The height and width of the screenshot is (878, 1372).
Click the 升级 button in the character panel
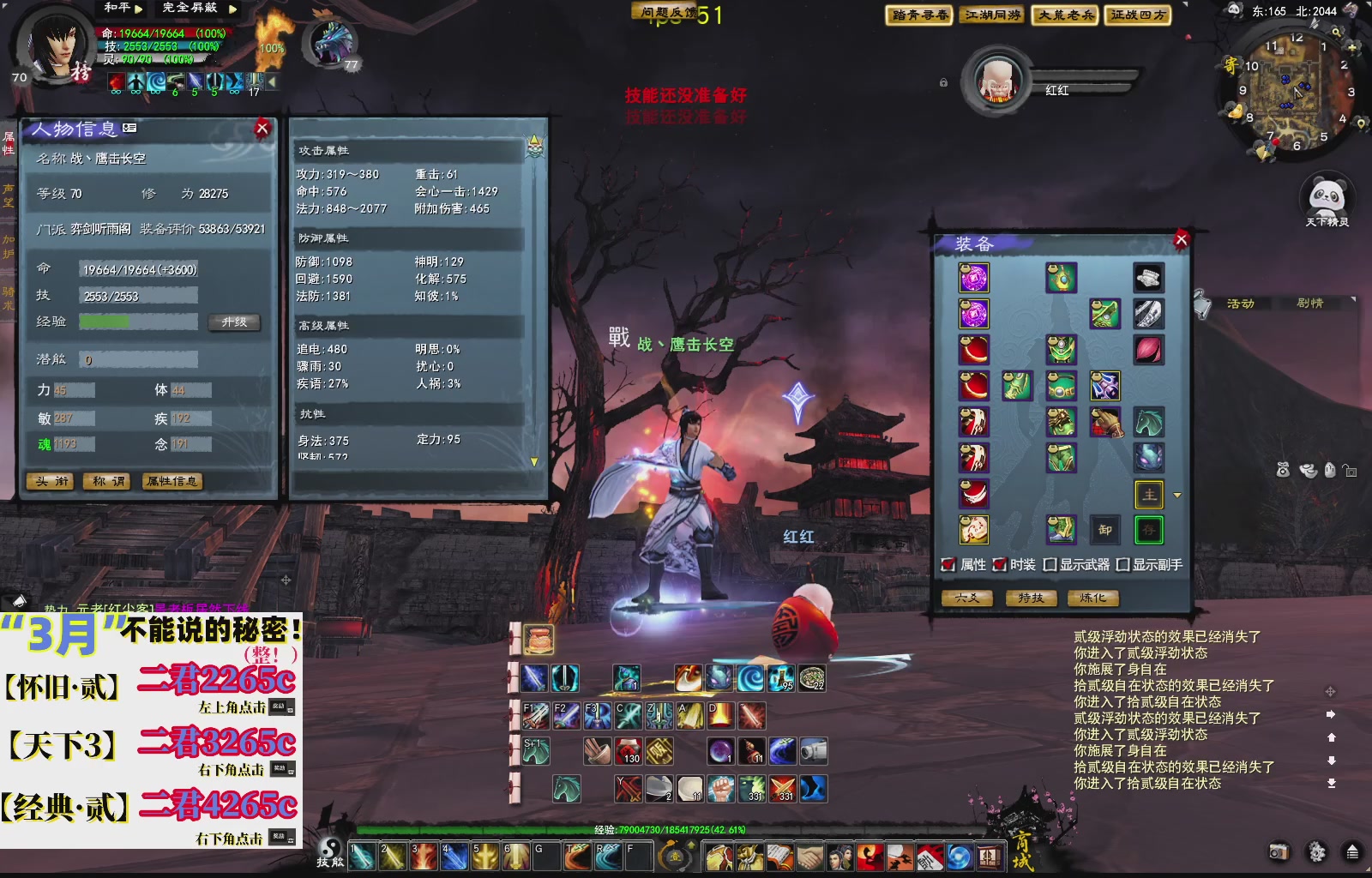[234, 323]
